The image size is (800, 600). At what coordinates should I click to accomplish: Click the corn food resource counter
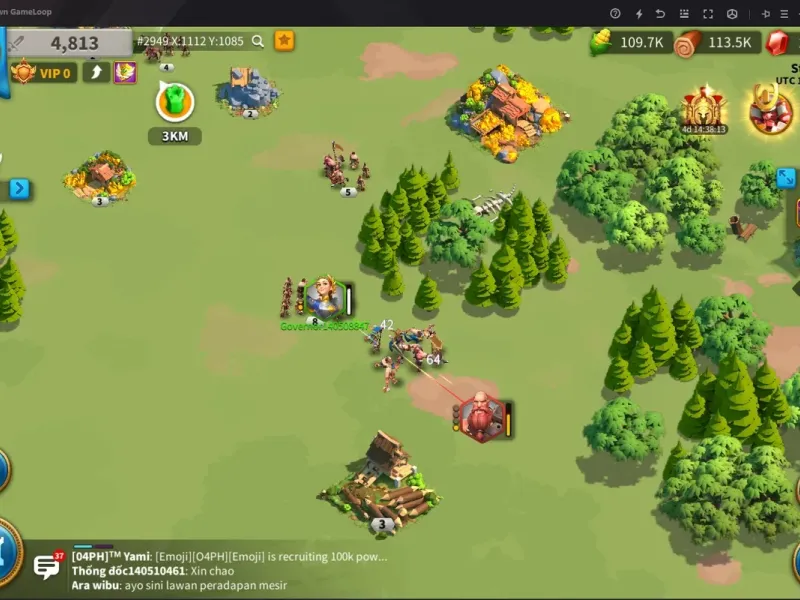(x=630, y=42)
